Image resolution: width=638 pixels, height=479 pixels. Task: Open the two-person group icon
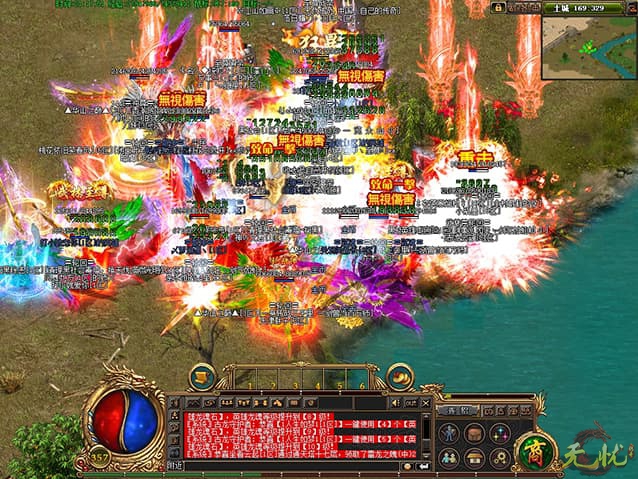[x=450, y=457]
